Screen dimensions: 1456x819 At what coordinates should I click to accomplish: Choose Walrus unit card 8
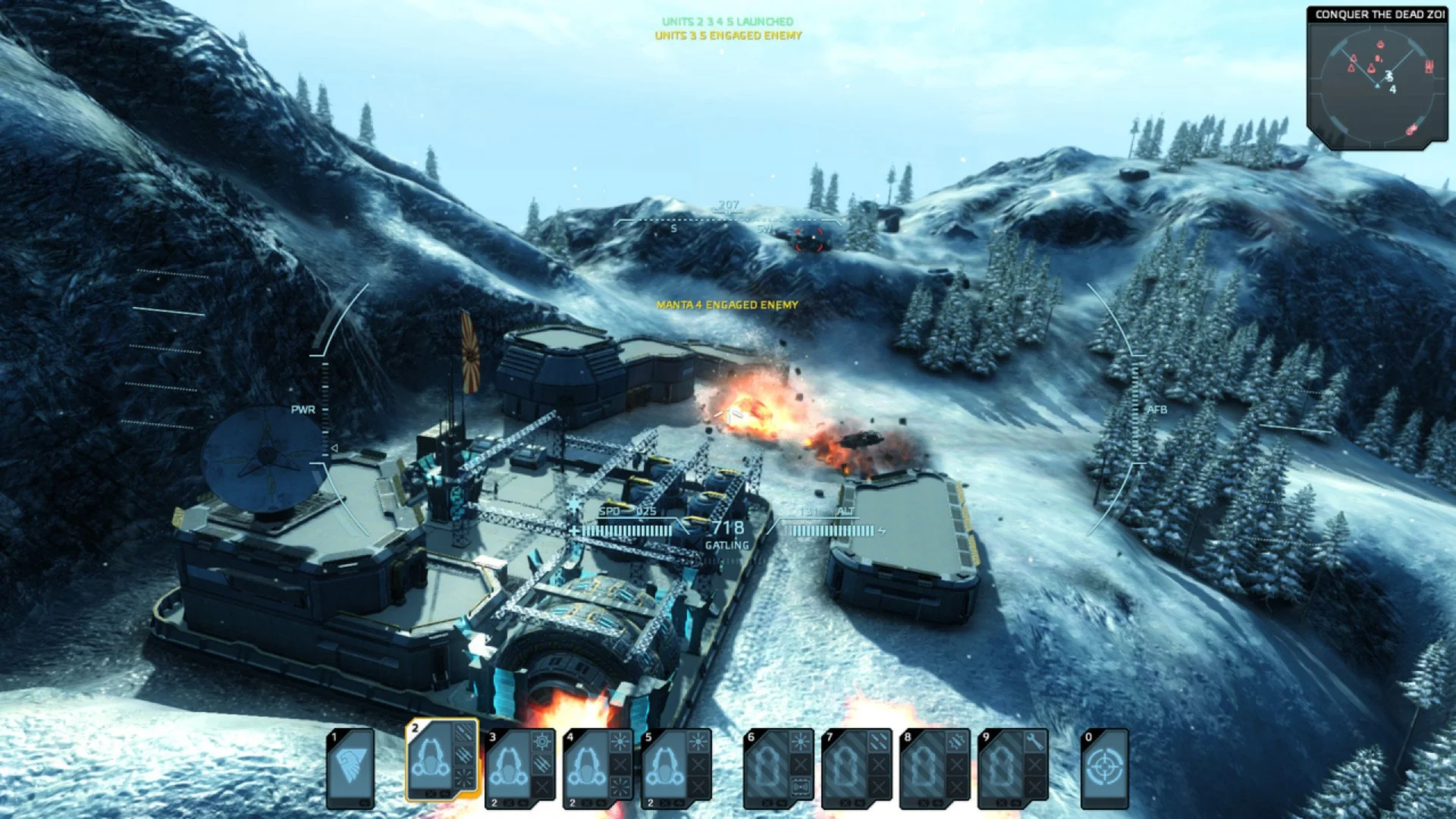pyautogui.click(x=935, y=767)
